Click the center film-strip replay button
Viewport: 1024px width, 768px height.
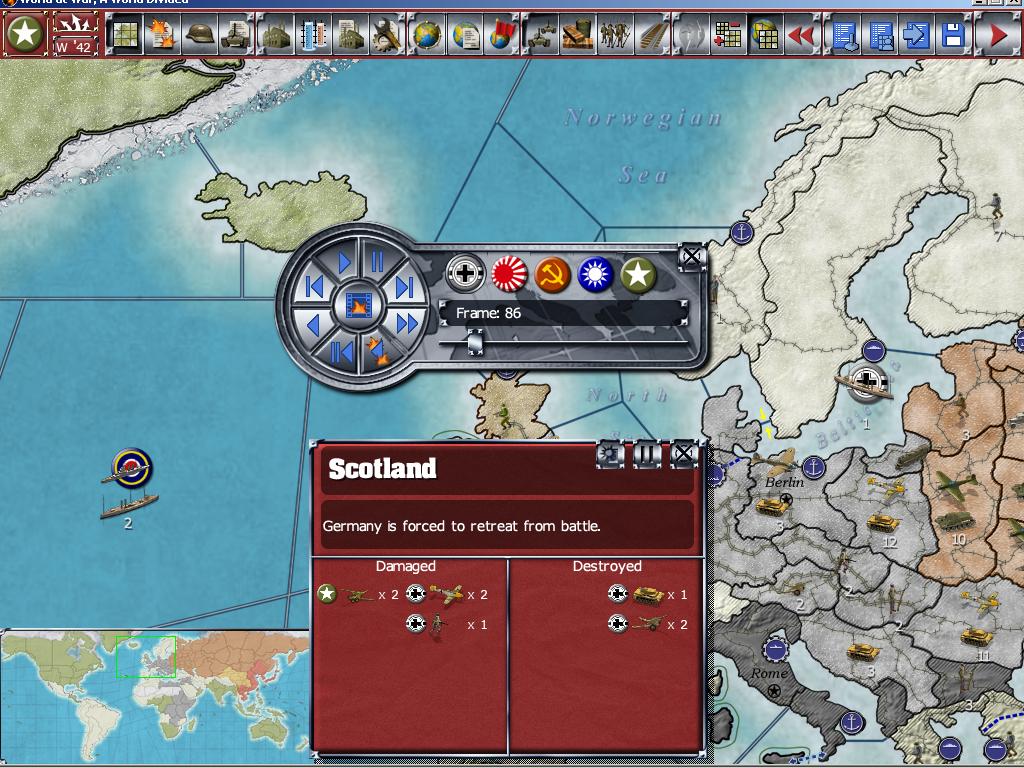(358, 304)
